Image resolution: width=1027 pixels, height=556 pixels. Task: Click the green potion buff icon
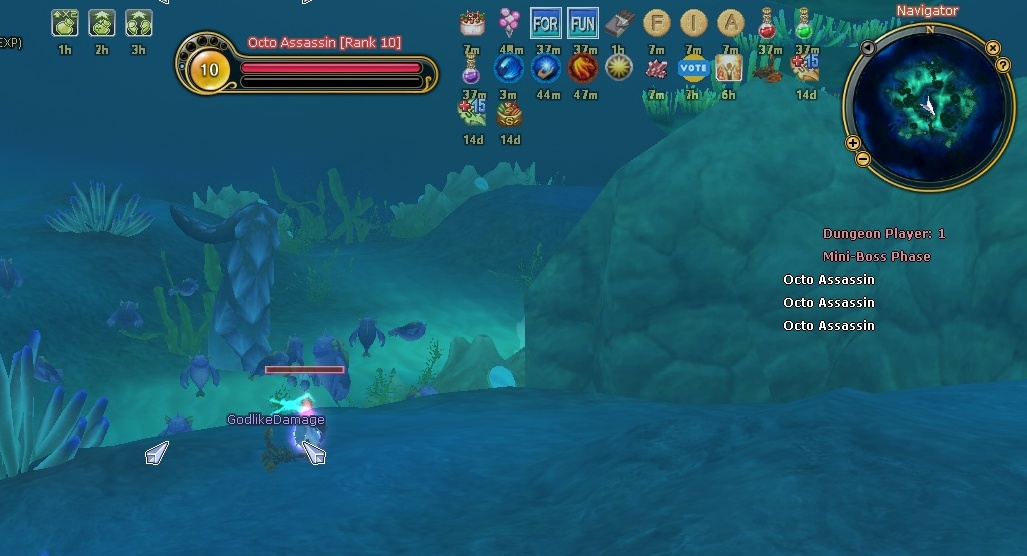click(x=804, y=22)
